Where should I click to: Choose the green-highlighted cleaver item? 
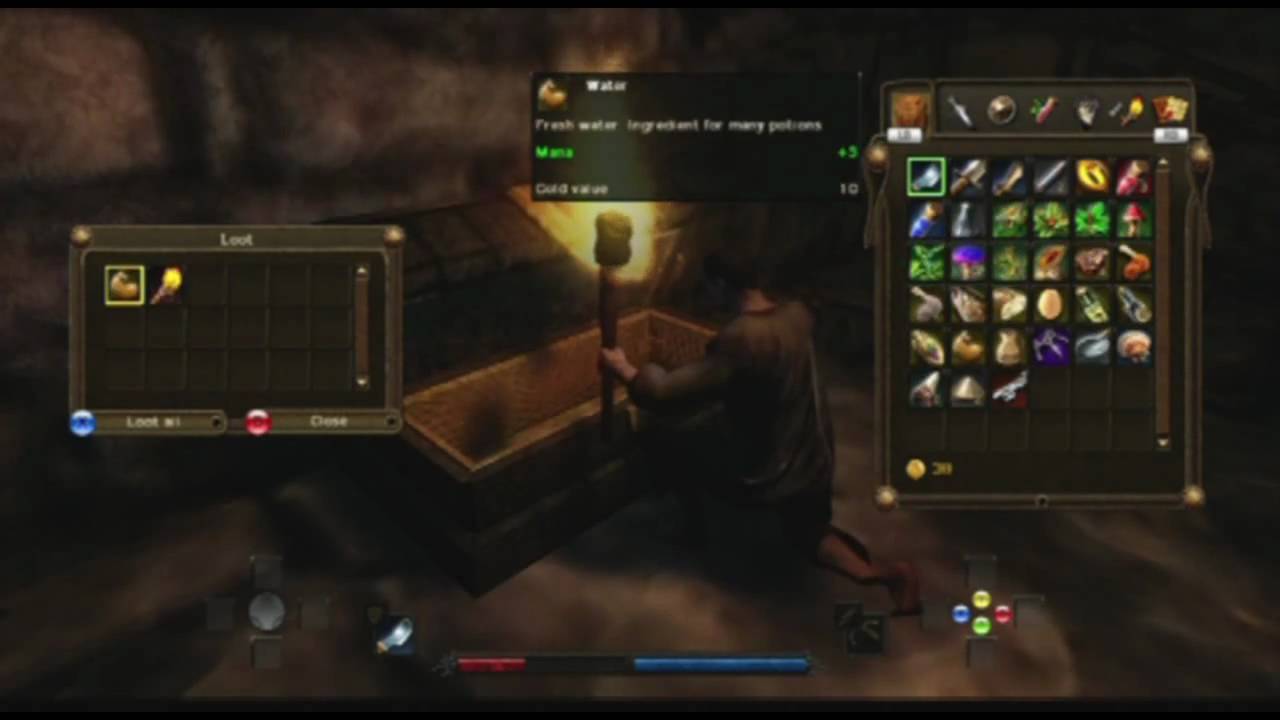(926, 177)
